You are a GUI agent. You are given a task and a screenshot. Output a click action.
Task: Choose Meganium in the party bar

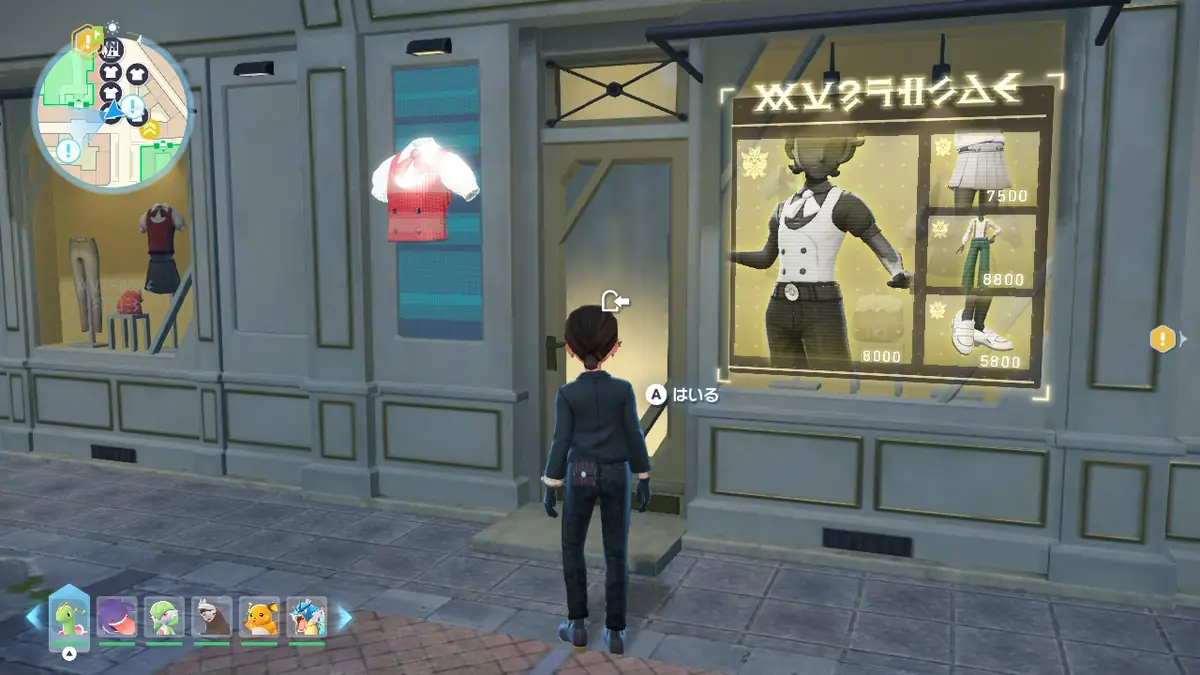(69, 618)
